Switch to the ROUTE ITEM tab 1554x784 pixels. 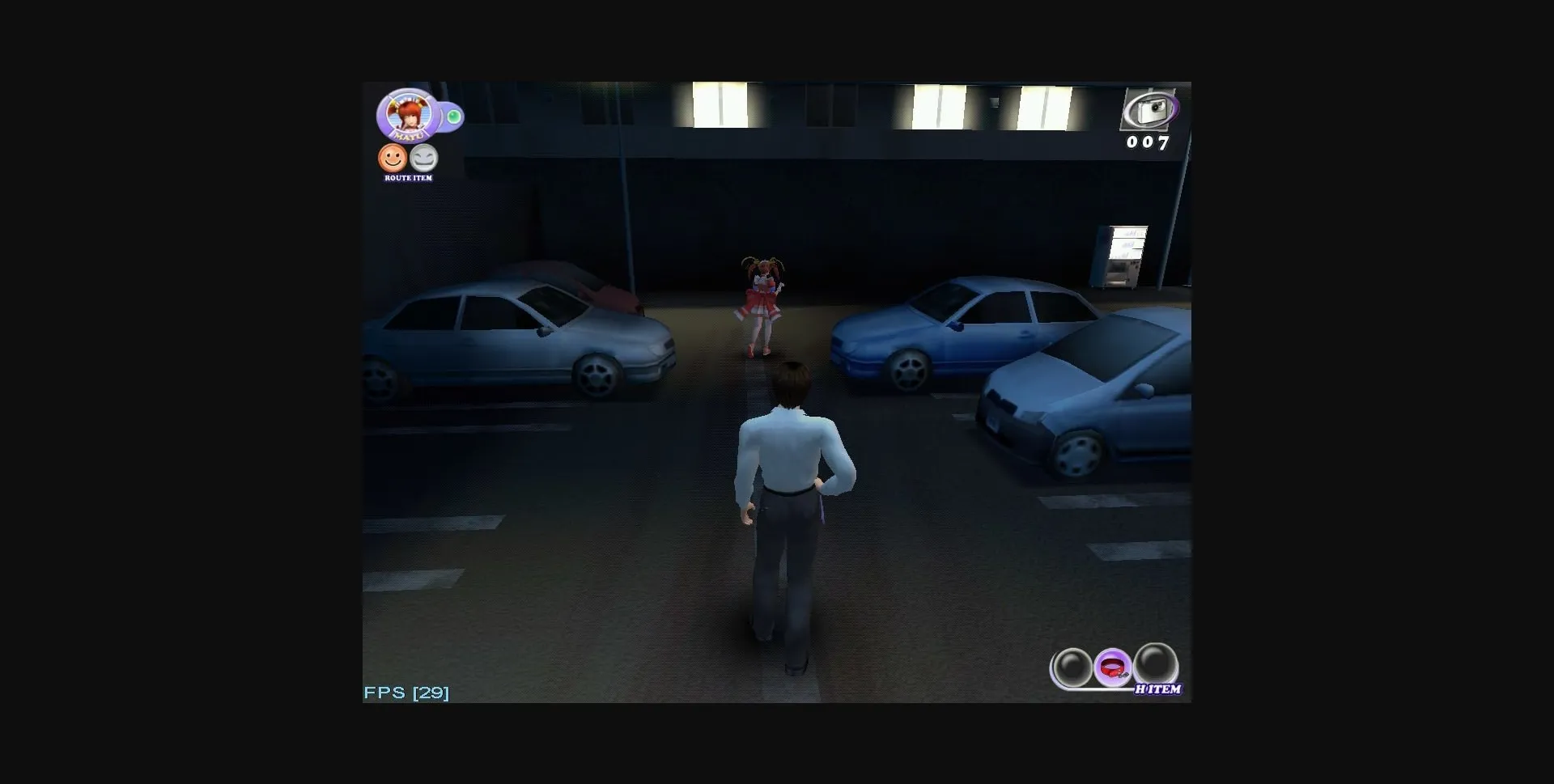[409, 177]
